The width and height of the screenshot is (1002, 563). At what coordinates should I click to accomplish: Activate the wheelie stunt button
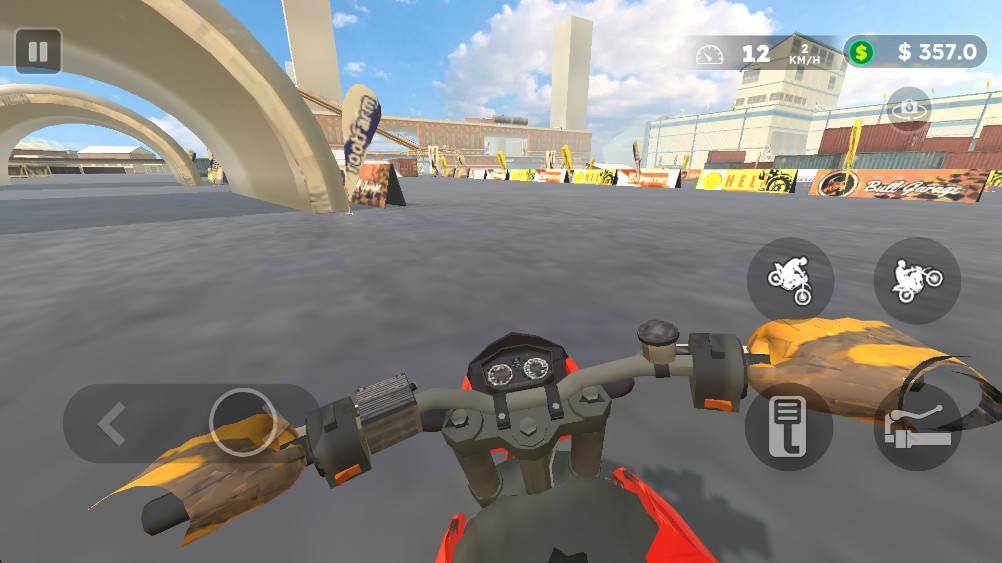[x=917, y=280]
